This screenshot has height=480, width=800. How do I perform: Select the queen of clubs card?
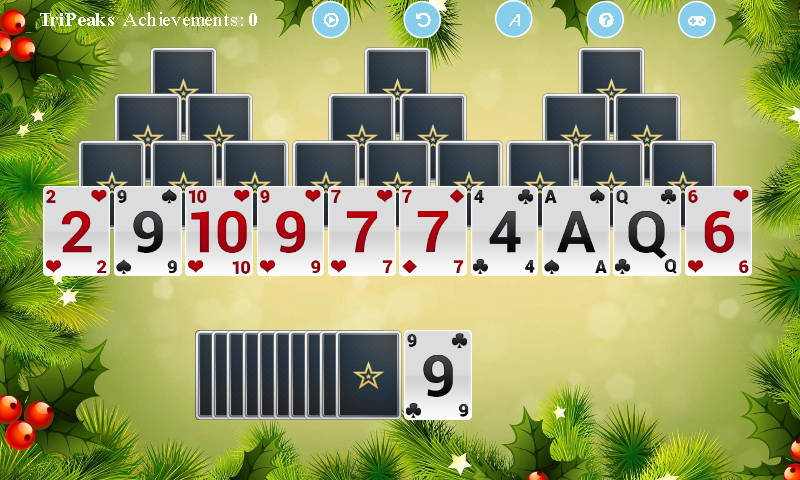(647, 231)
